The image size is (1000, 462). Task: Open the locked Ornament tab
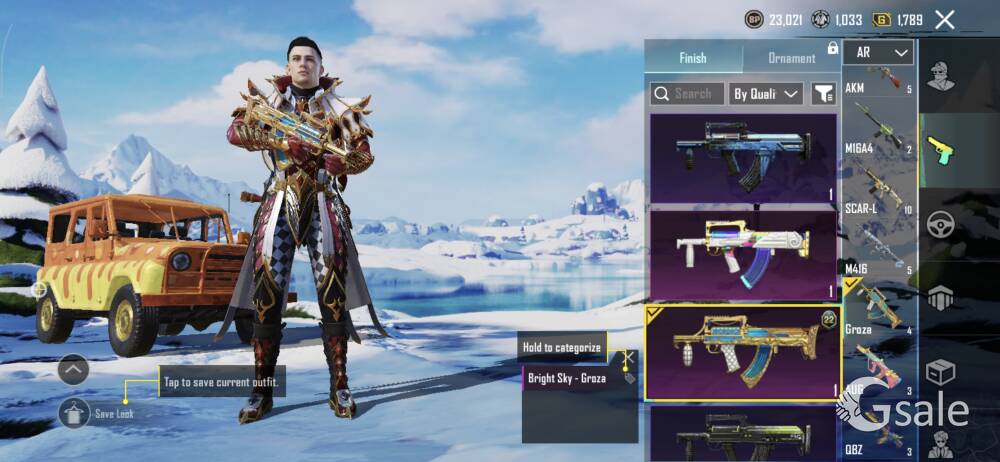[x=791, y=58]
